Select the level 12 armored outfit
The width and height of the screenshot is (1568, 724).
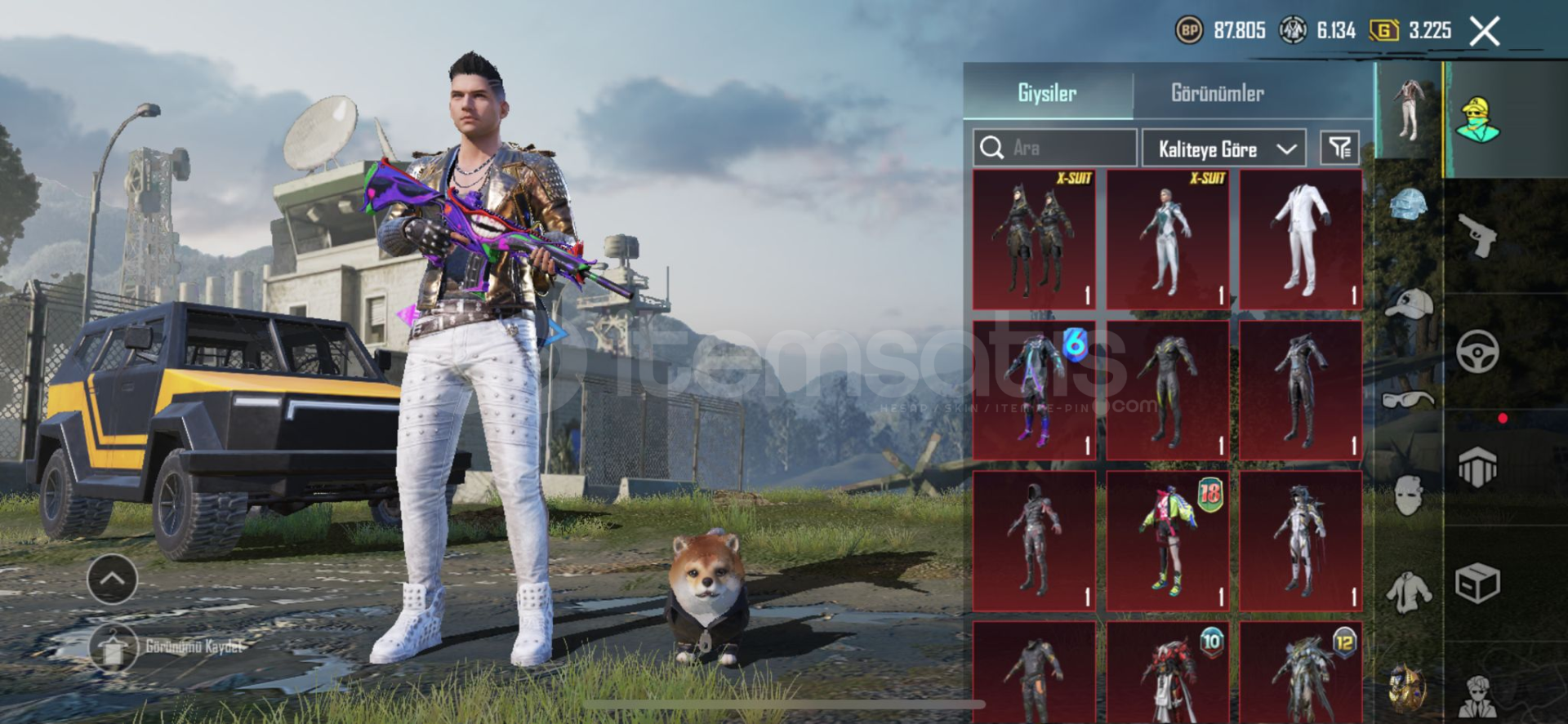pos(1300,673)
